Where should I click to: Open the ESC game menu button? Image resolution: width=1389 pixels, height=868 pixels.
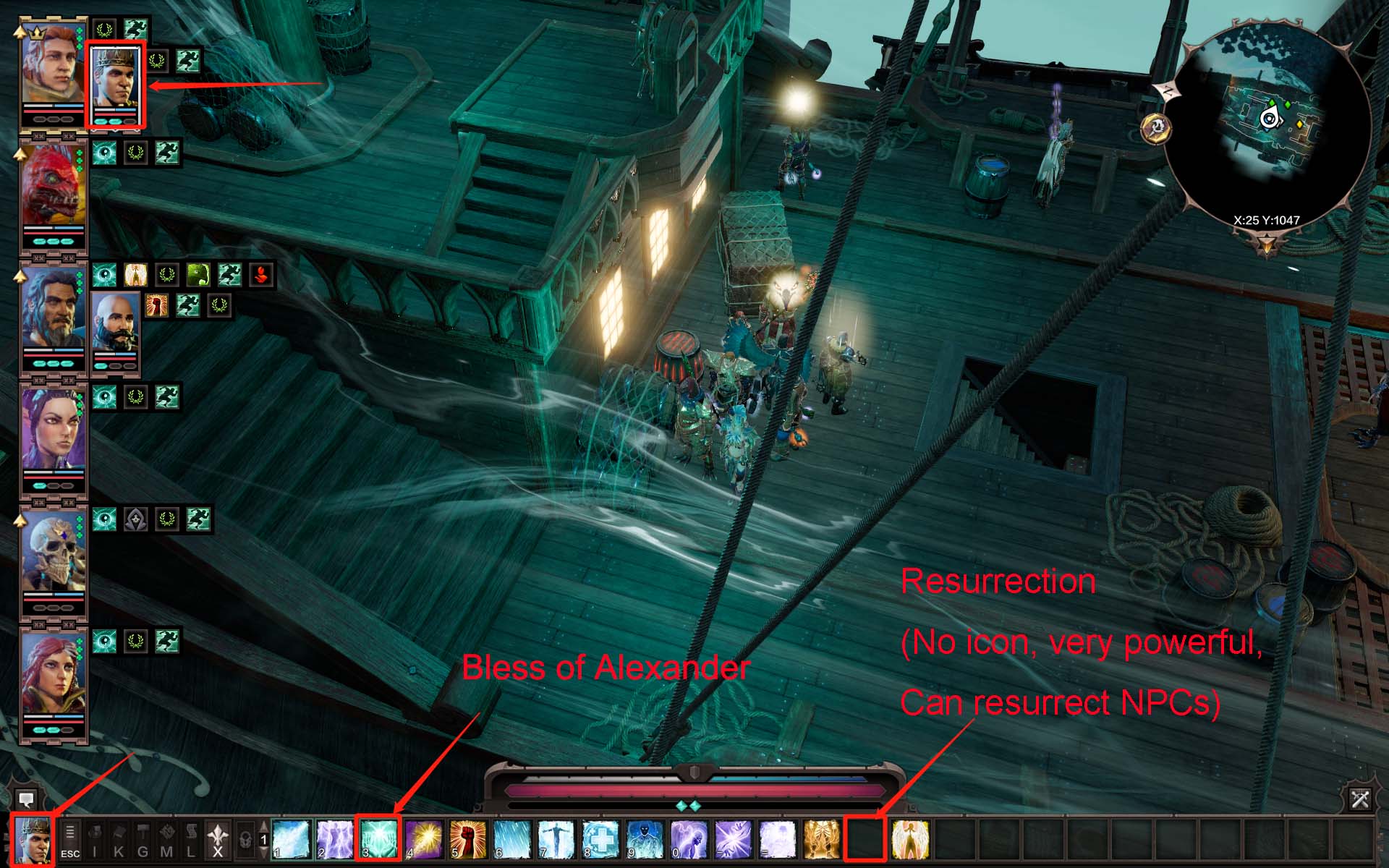pyautogui.click(x=70, y=841)
